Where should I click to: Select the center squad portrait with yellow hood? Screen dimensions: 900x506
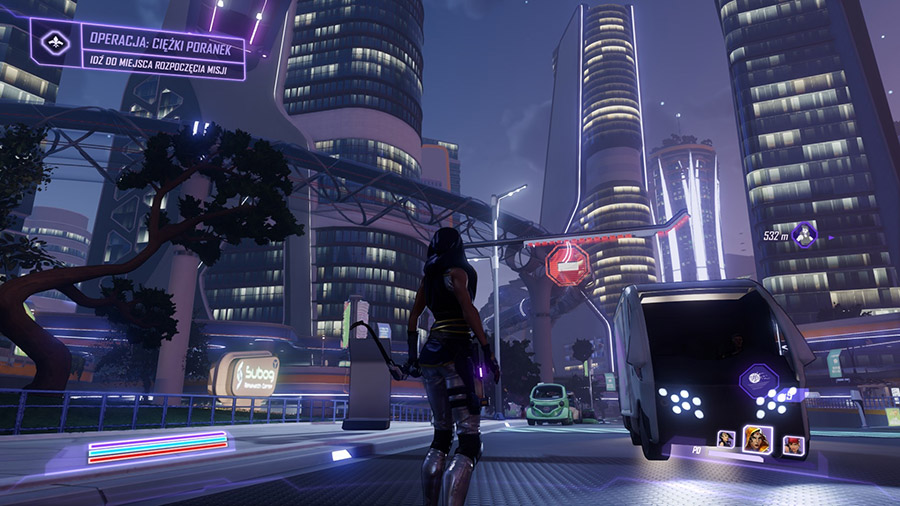(758, 439)
